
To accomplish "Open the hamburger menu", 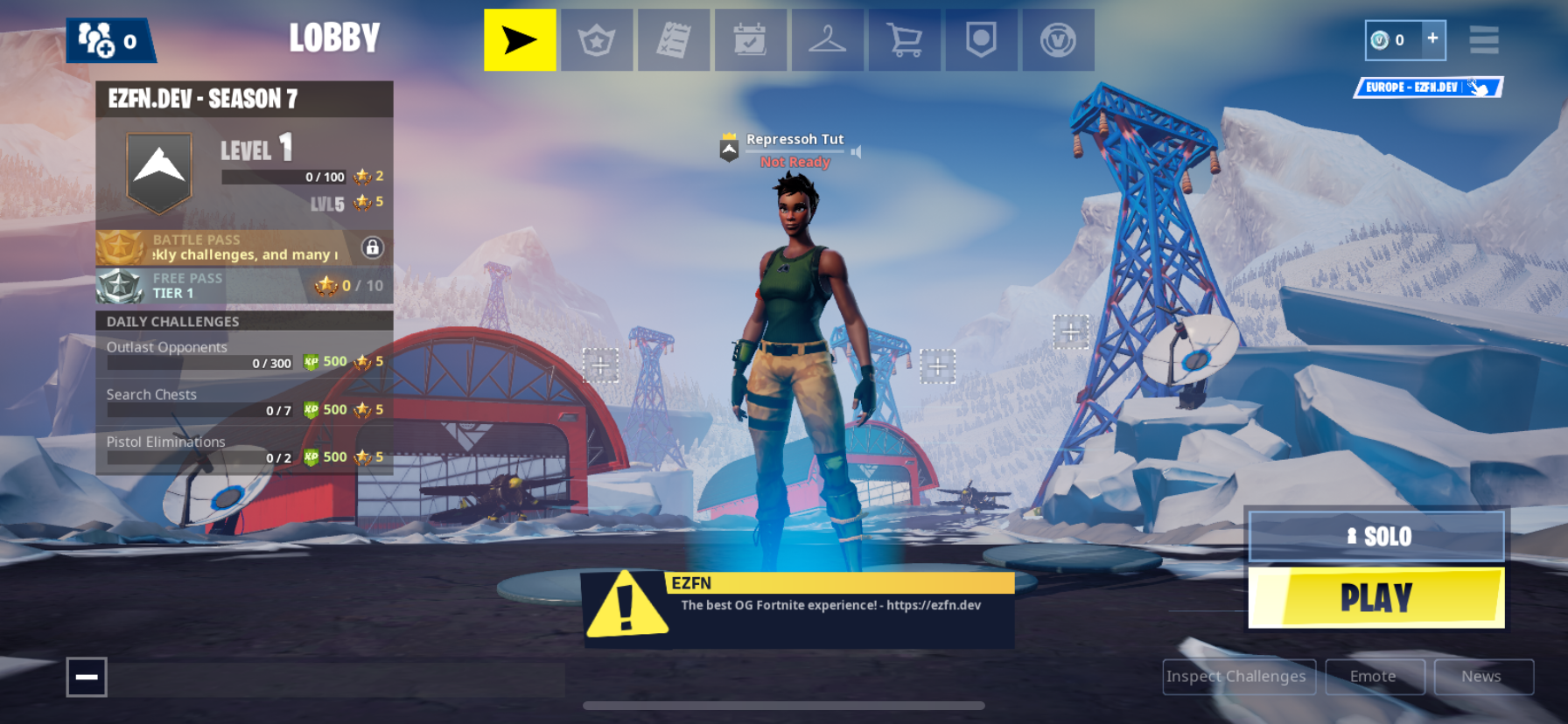I will (1485, 39).
